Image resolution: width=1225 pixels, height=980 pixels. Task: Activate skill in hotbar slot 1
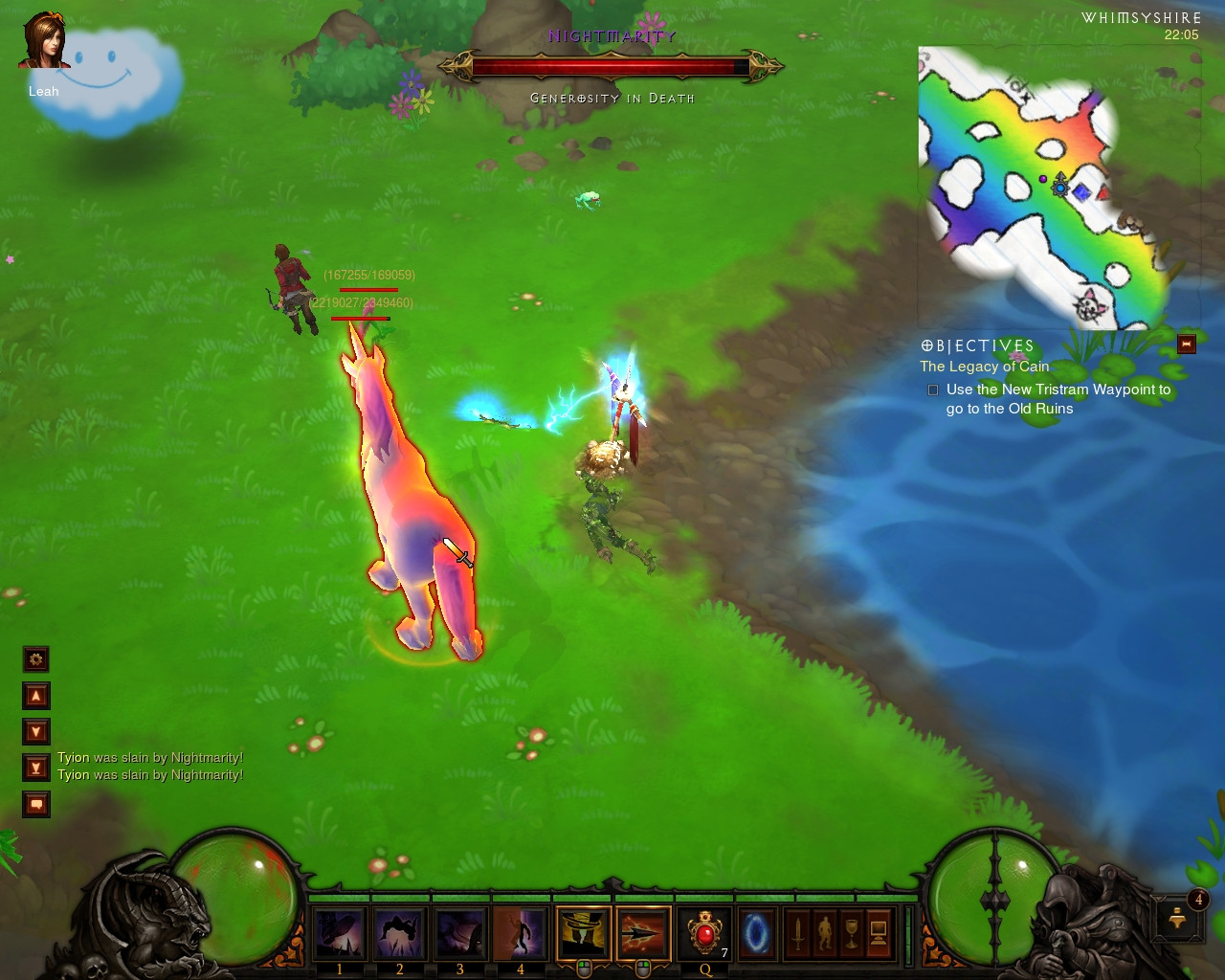click(x=339, y=932)
